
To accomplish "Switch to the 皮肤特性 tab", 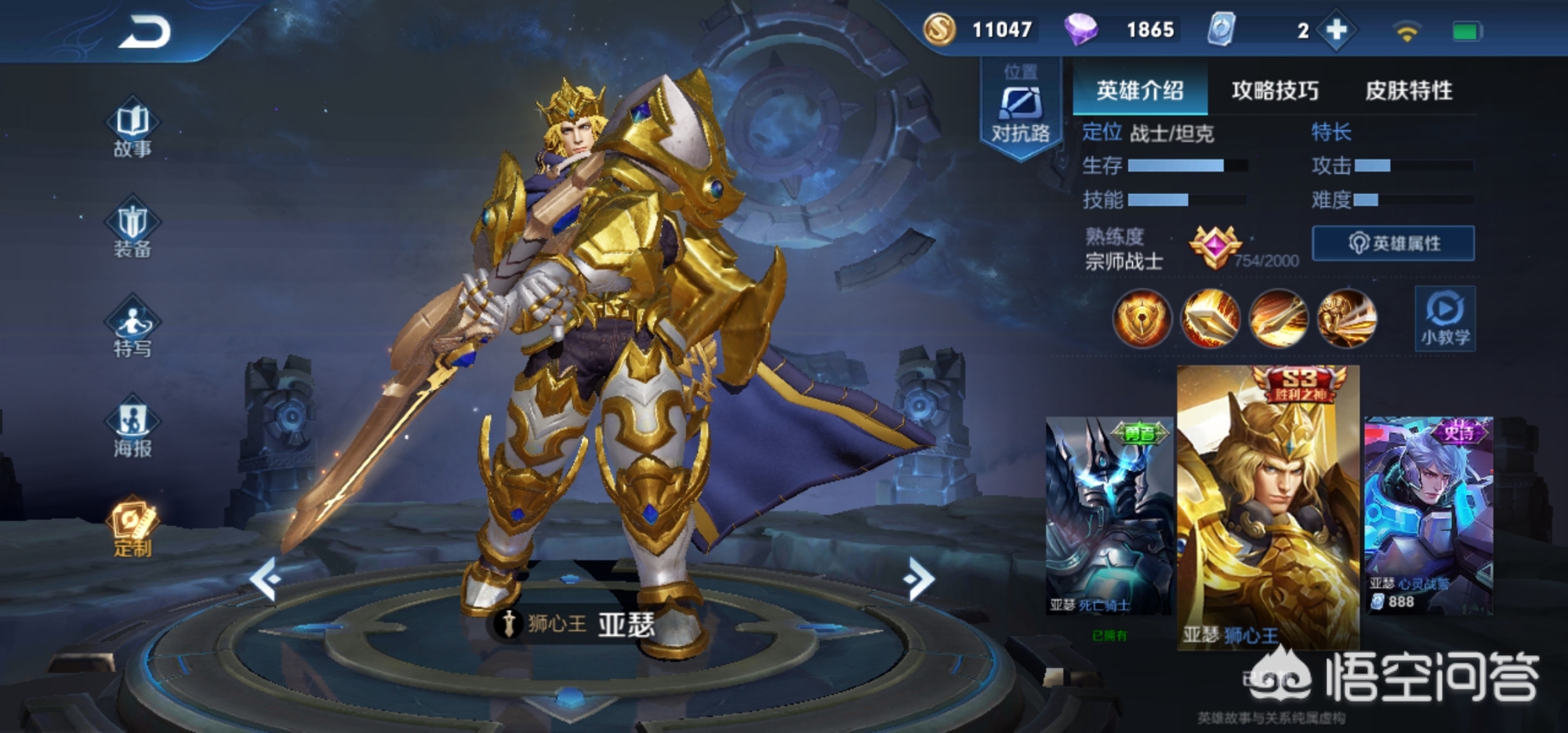I will tap(1409, 91).
